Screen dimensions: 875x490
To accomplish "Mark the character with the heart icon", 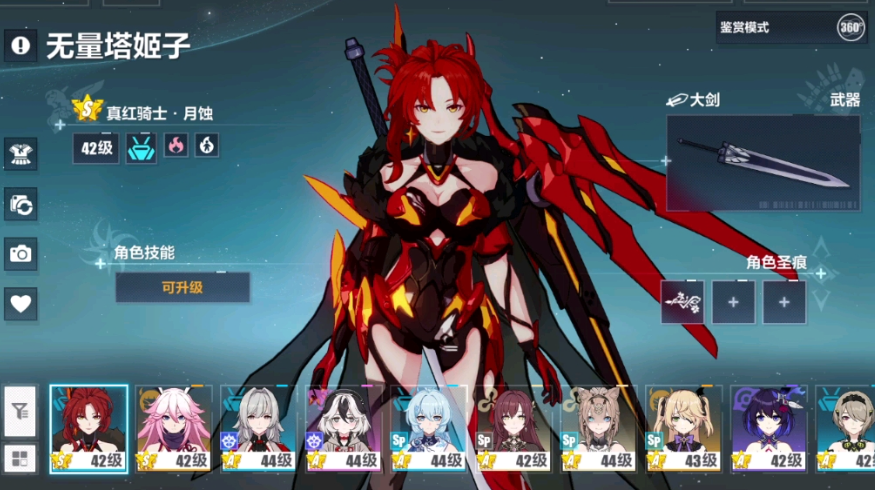I will click(x=21, y=303).
